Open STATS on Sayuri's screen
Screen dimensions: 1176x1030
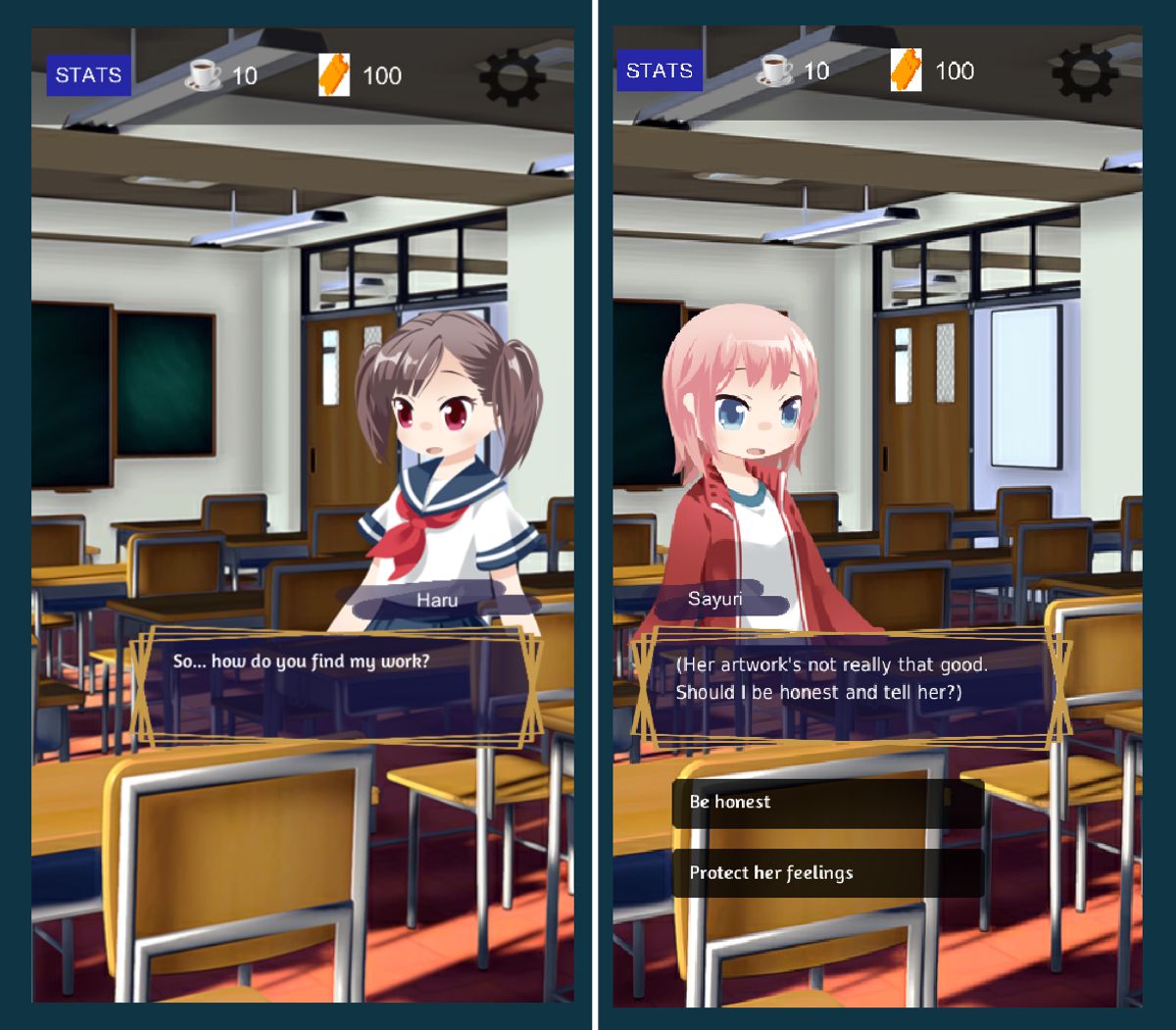[x=659, y=71]
